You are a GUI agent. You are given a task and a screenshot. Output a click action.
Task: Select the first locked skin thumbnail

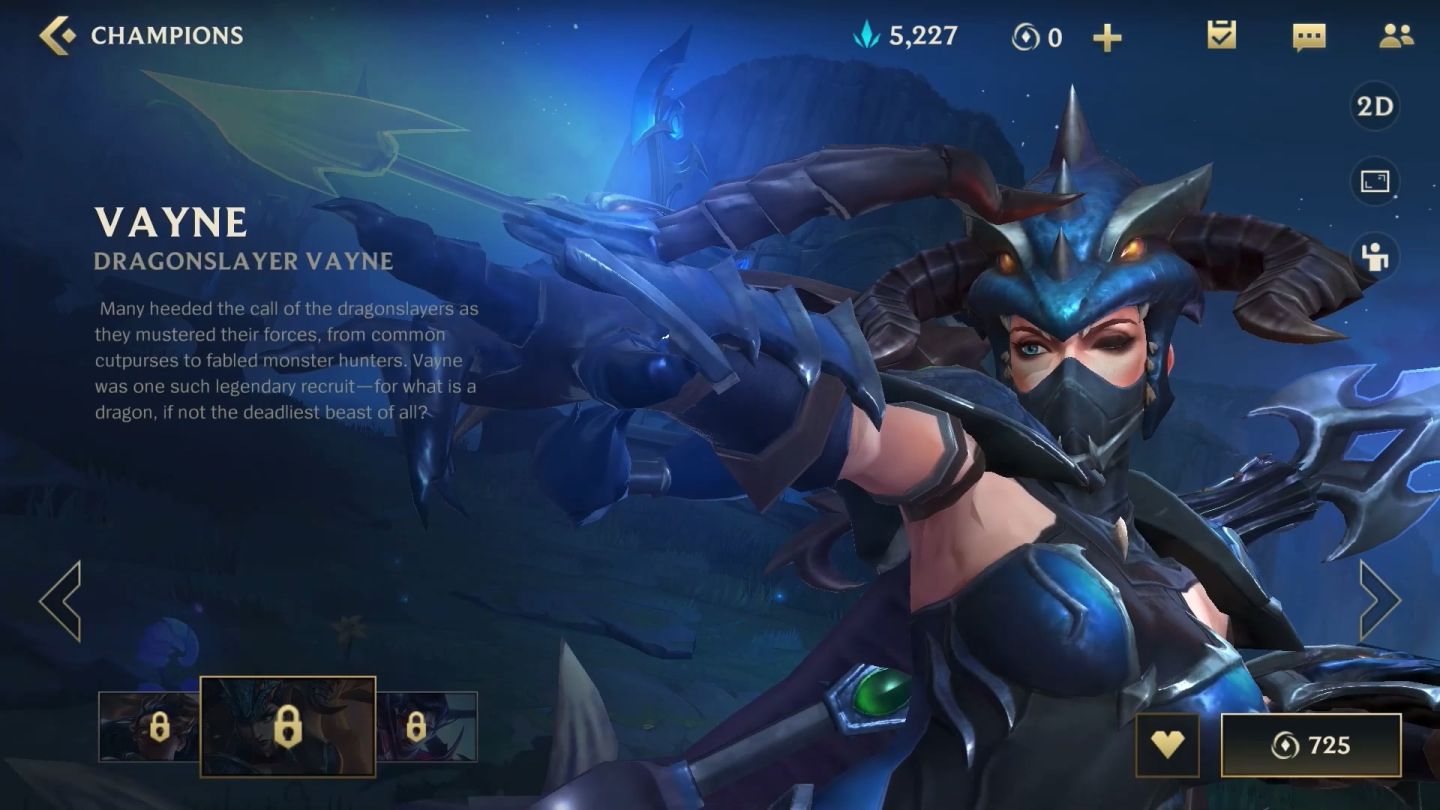150,727
